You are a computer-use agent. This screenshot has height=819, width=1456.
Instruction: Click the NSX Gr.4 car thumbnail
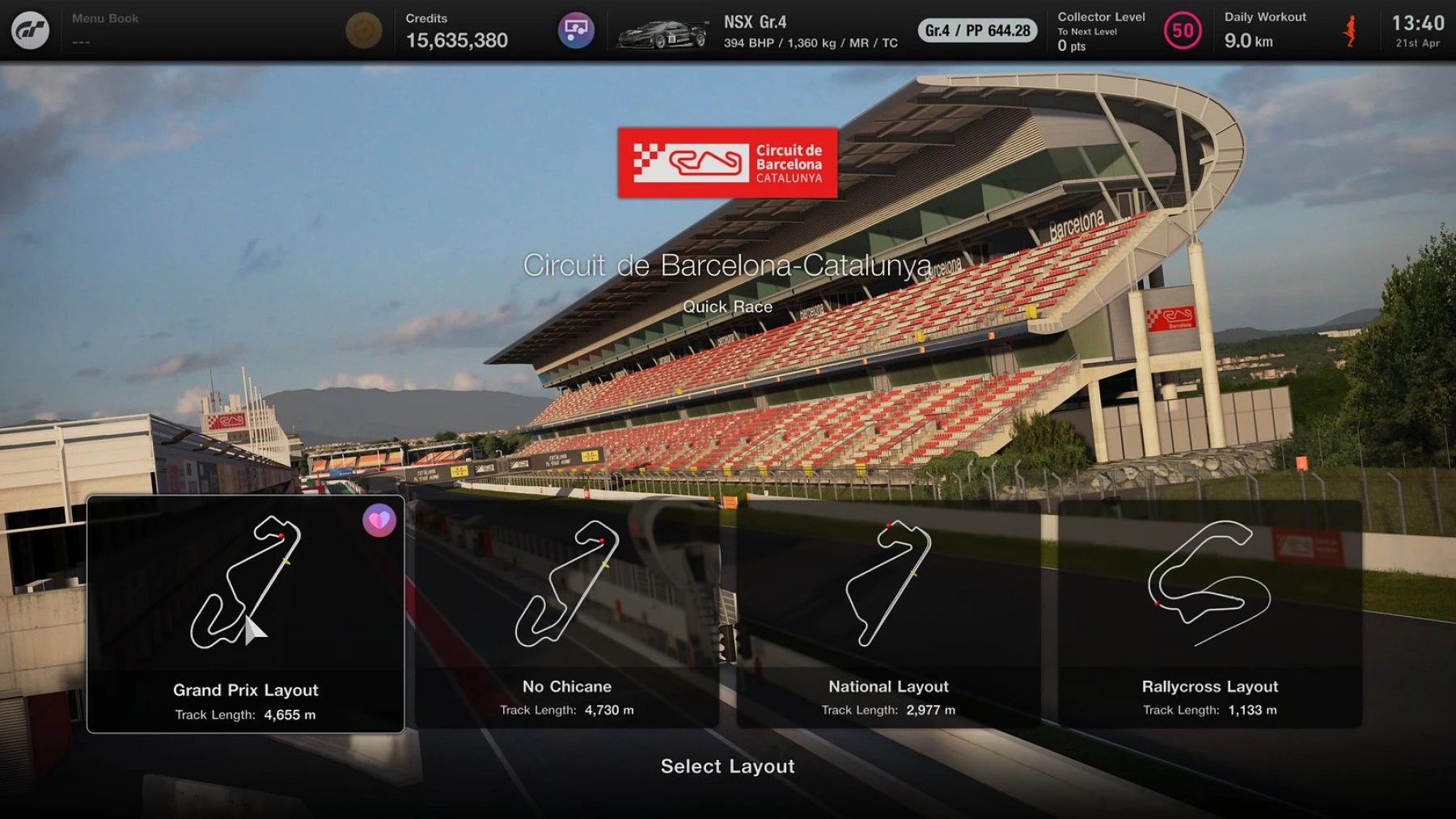[x=665, y=32]
